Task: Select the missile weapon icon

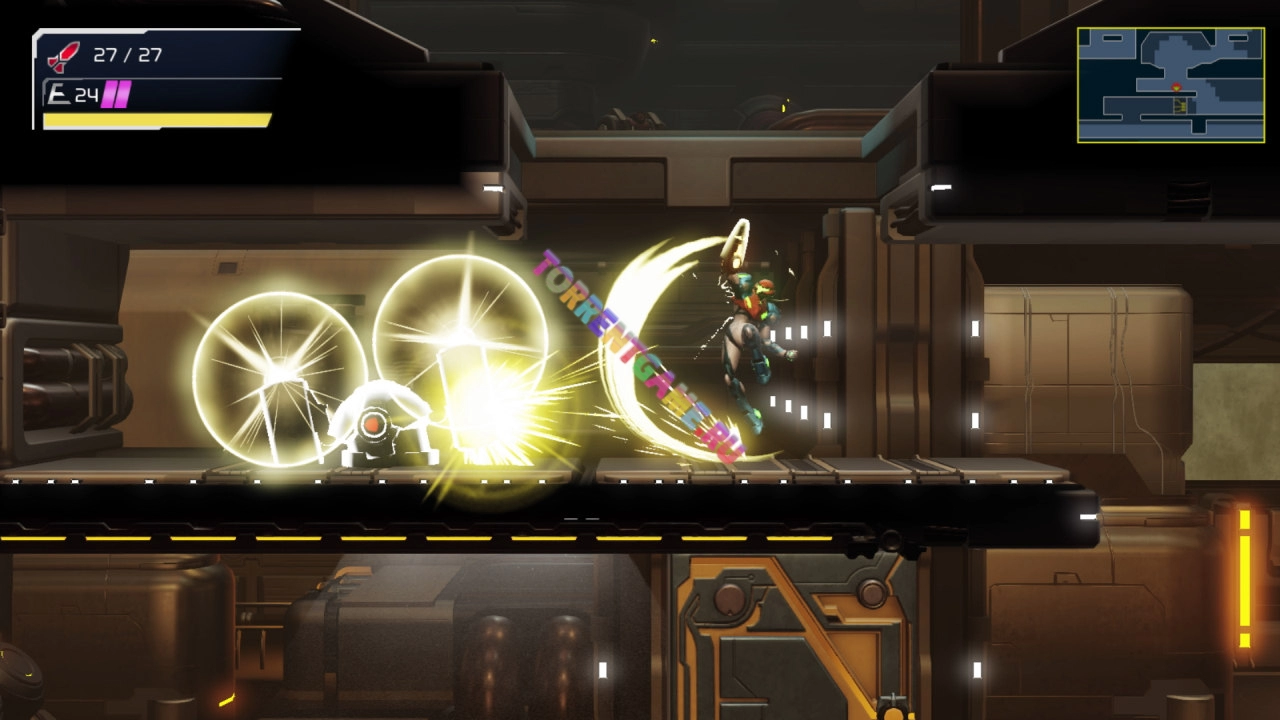Action: click(65, 56)
